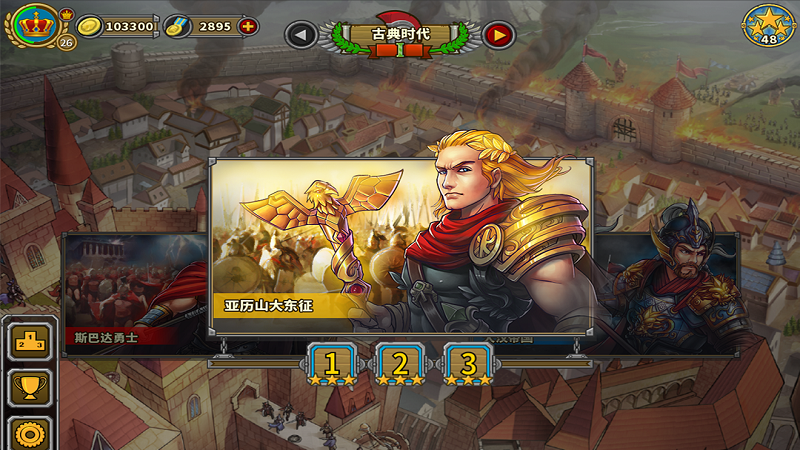This screenshot has height=450, width=800.
Task: Go to the previous era
Action: (301, 35)
